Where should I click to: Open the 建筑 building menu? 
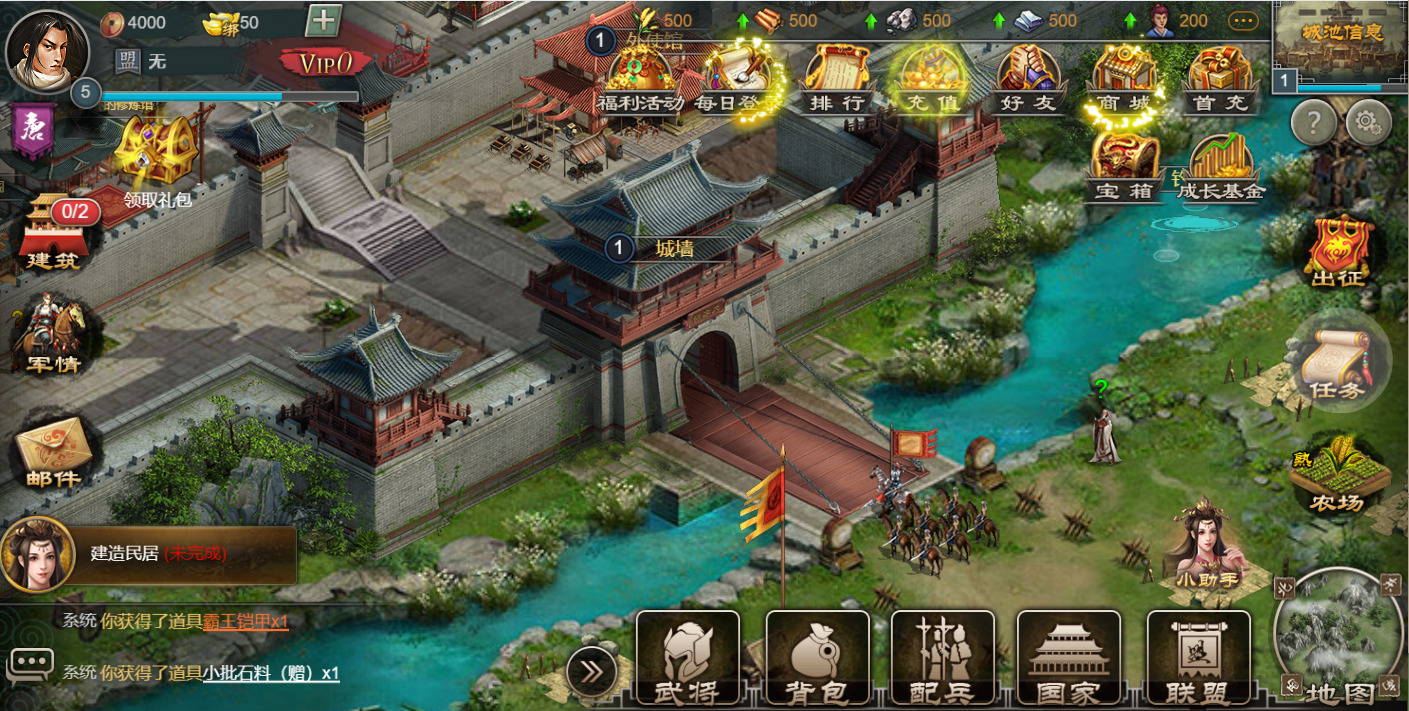click(x=52, y=235)
